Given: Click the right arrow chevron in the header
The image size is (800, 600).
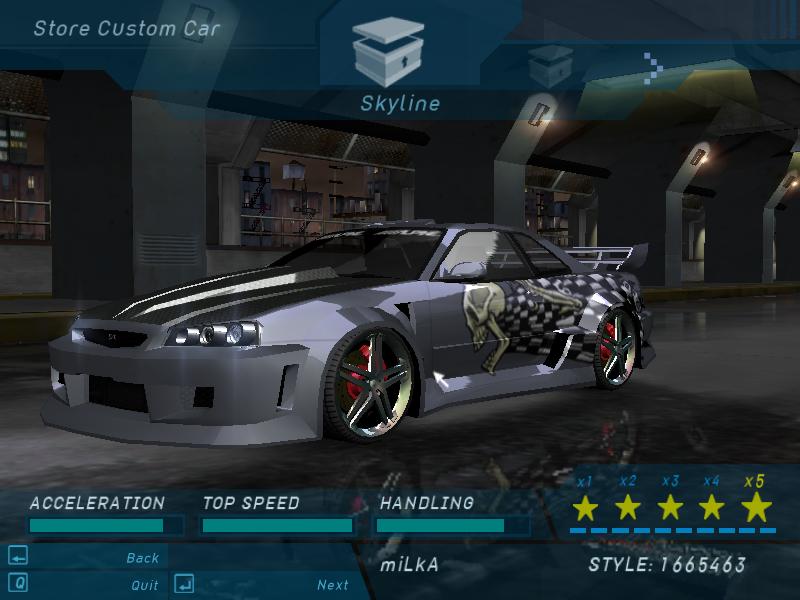Looking at the screenshot, I should 654,68.
